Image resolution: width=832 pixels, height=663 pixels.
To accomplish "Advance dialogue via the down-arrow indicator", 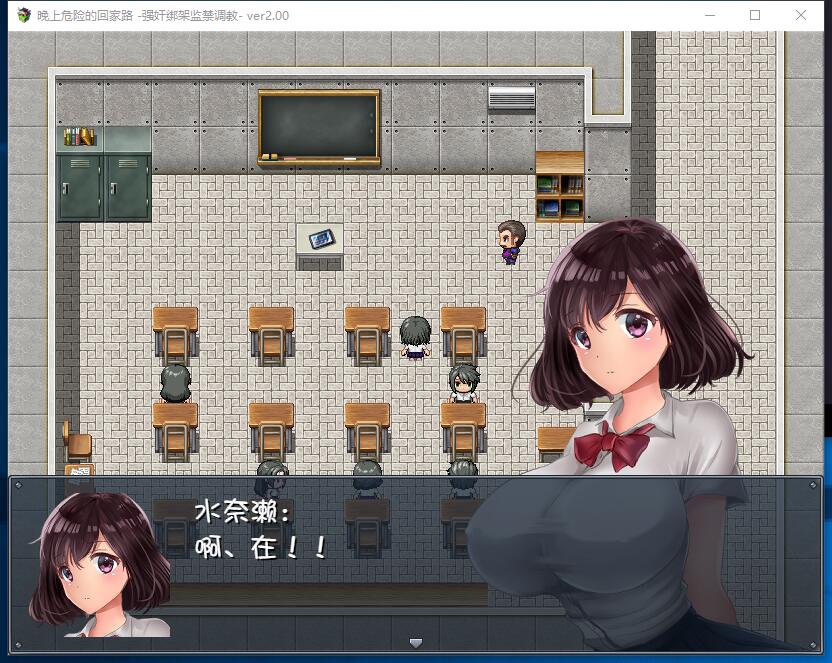I will point(416,642).
